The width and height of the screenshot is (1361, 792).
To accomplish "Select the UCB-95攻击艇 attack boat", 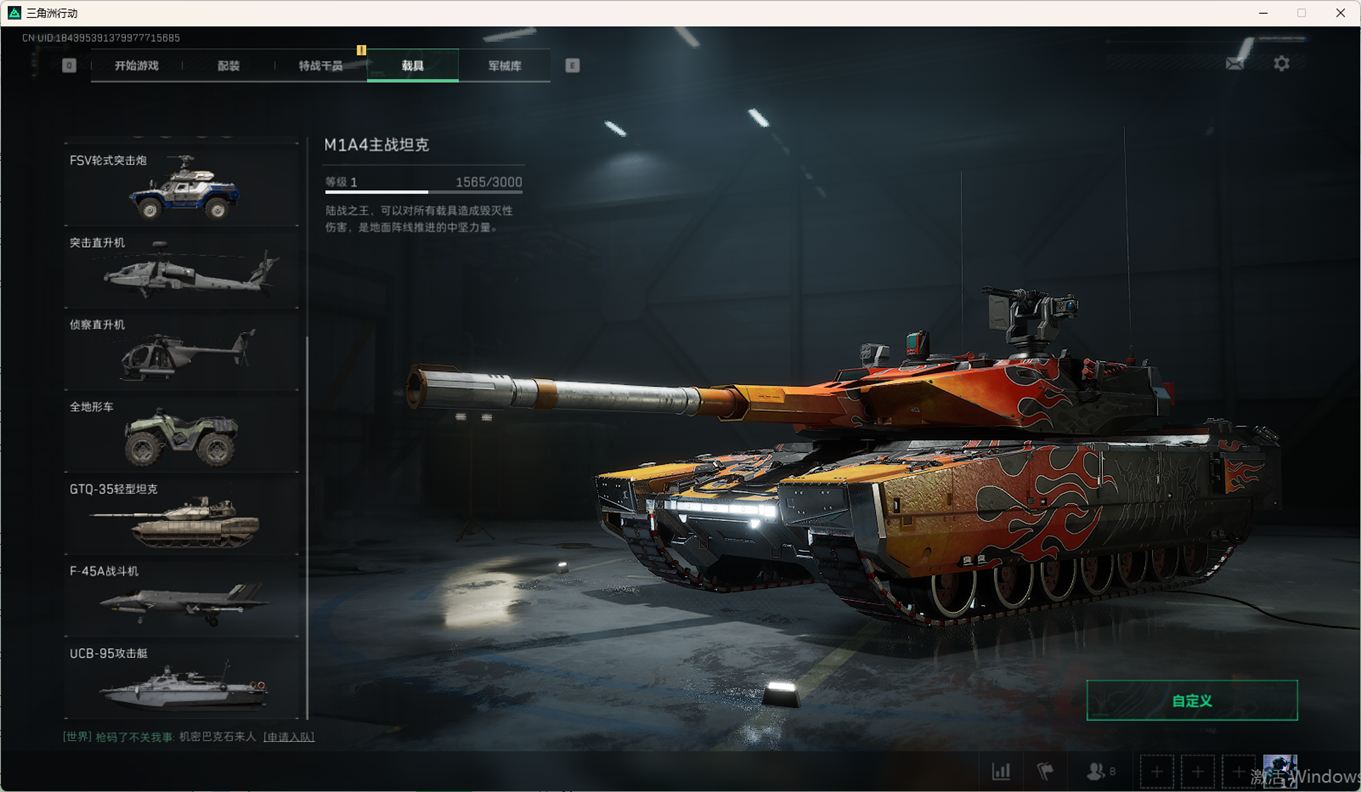I will pos(182,680).
